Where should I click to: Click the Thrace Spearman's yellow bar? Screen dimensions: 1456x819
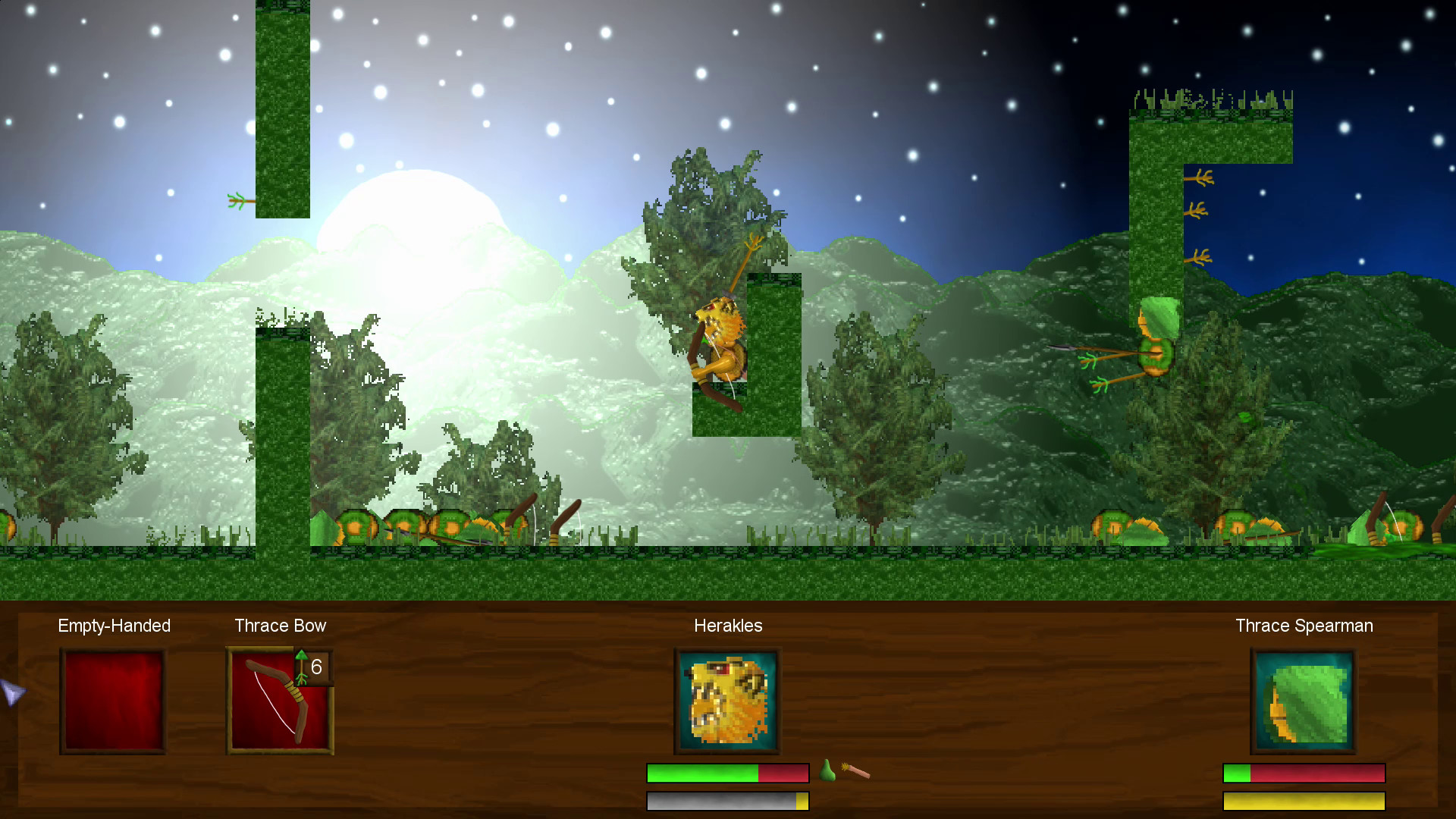1303,801
